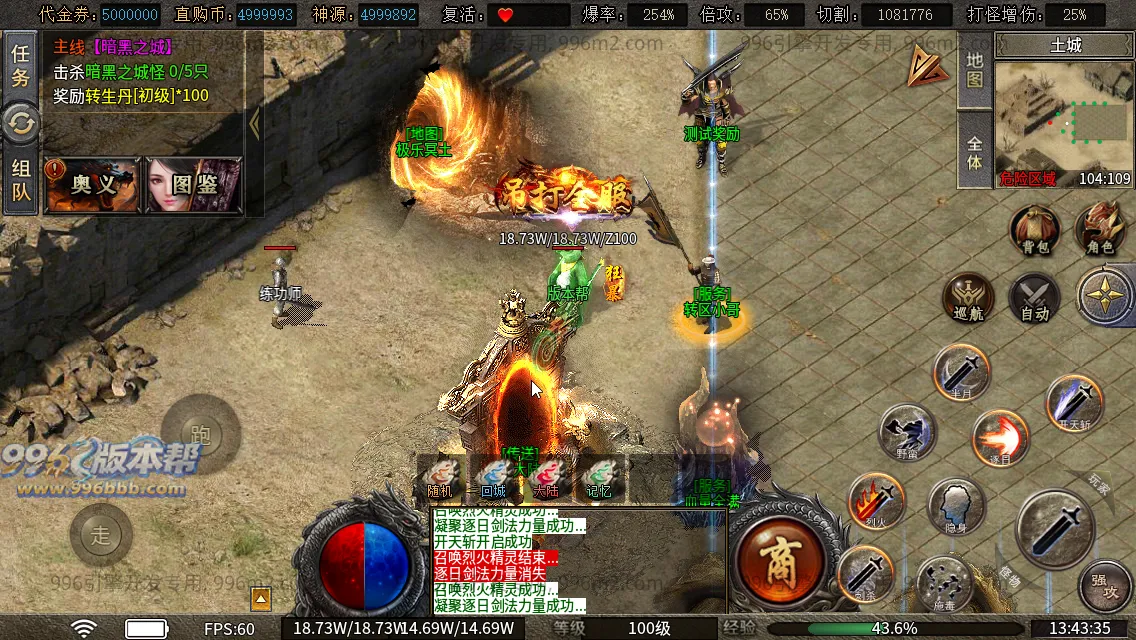1136x640 pixels.
Task: Open the 角色 character sheet
Action: tap(1099, 229)
